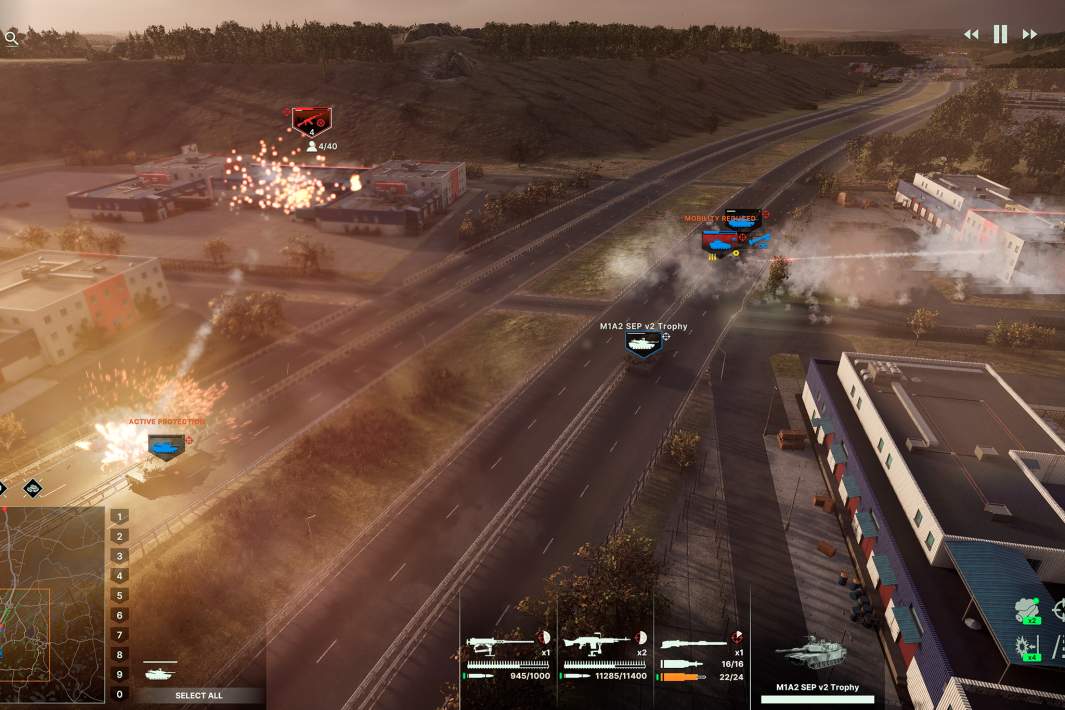Speed up game with fast-forward arrows
The image size is (1065, 710).
[1029, 34]
